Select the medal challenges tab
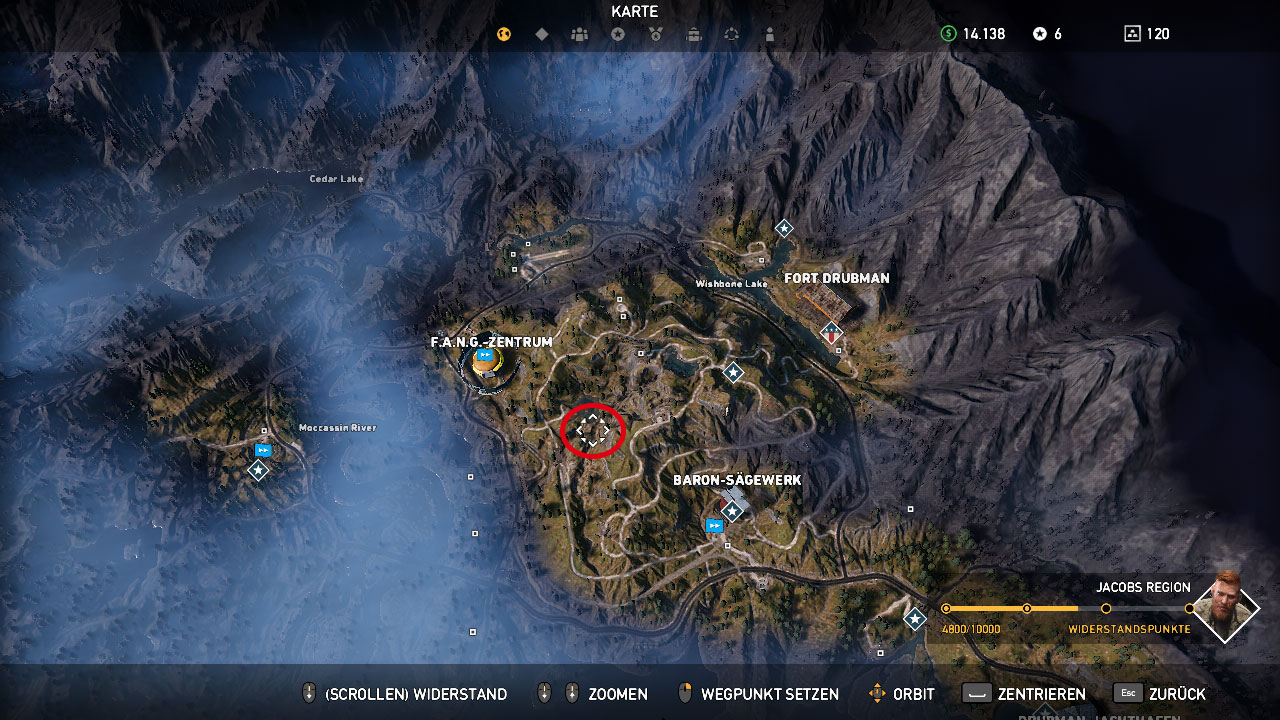 [656, 34]
